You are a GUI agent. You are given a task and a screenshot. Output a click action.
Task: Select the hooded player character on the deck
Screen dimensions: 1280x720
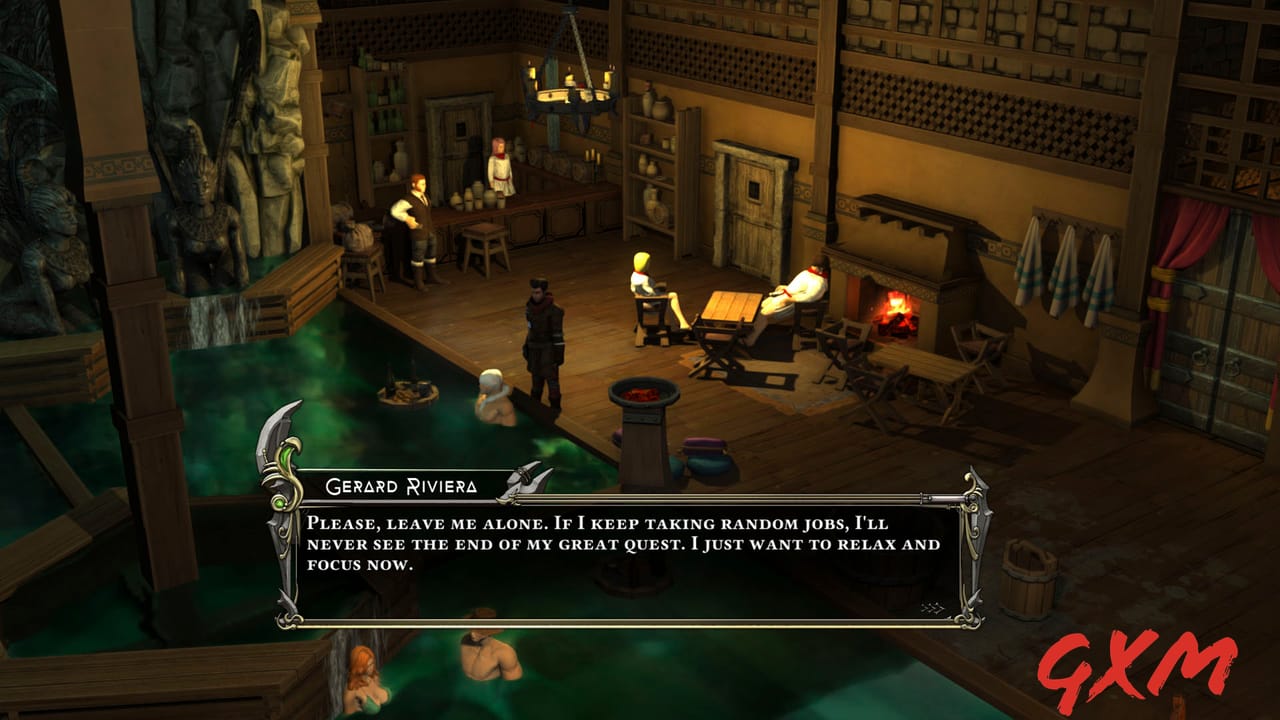click(544, 340)
